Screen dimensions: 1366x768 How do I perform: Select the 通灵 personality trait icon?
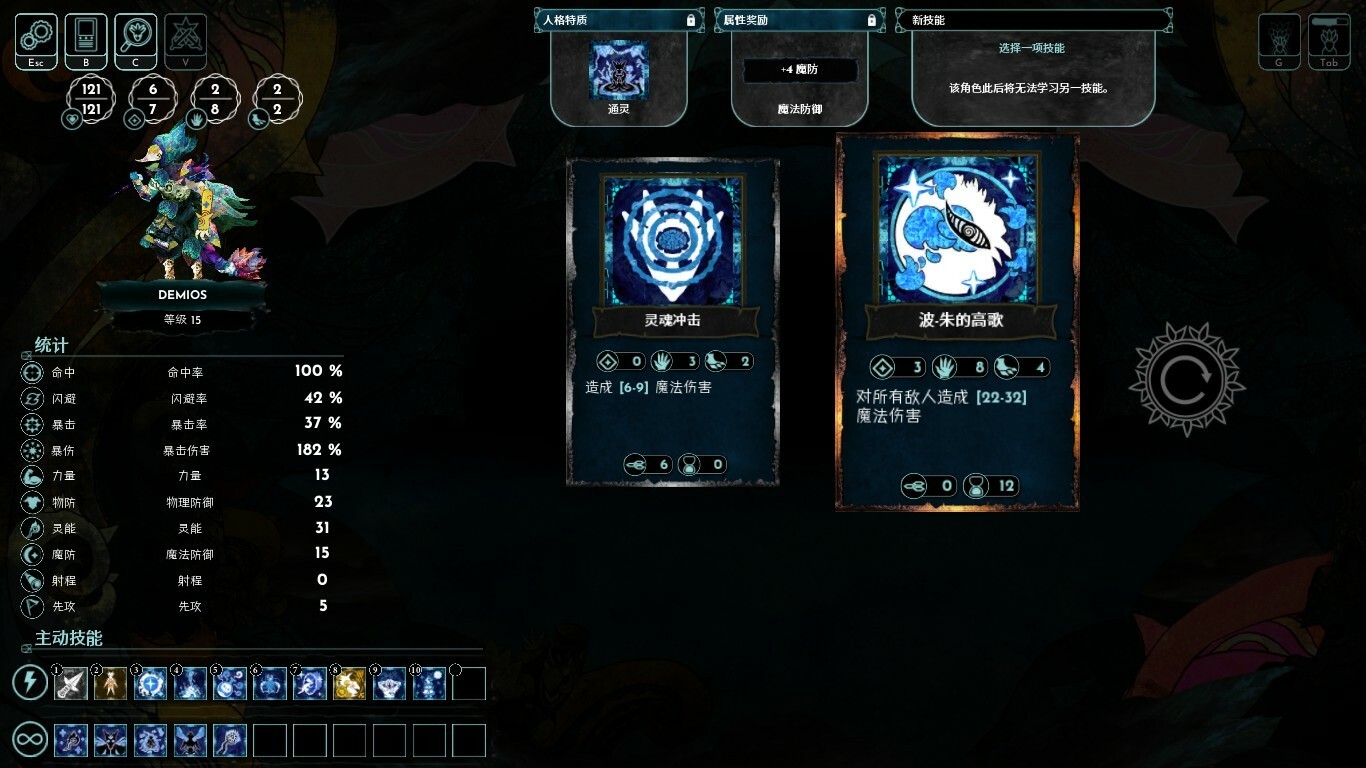(x=618, y=70)
